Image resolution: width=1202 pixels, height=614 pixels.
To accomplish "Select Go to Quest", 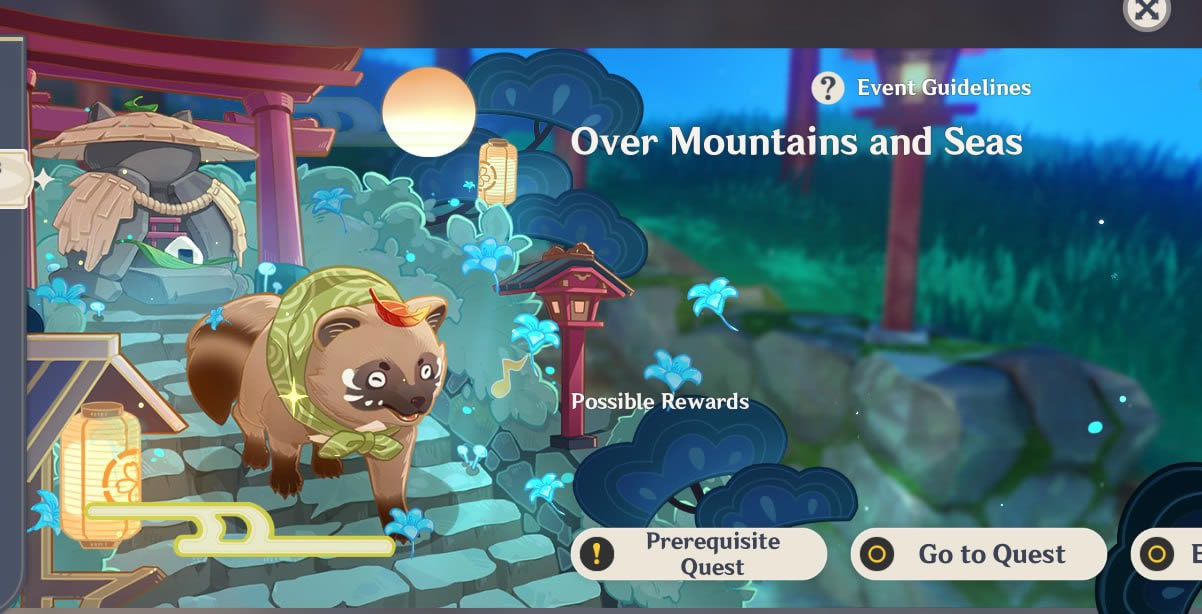I will click(978, 554).
